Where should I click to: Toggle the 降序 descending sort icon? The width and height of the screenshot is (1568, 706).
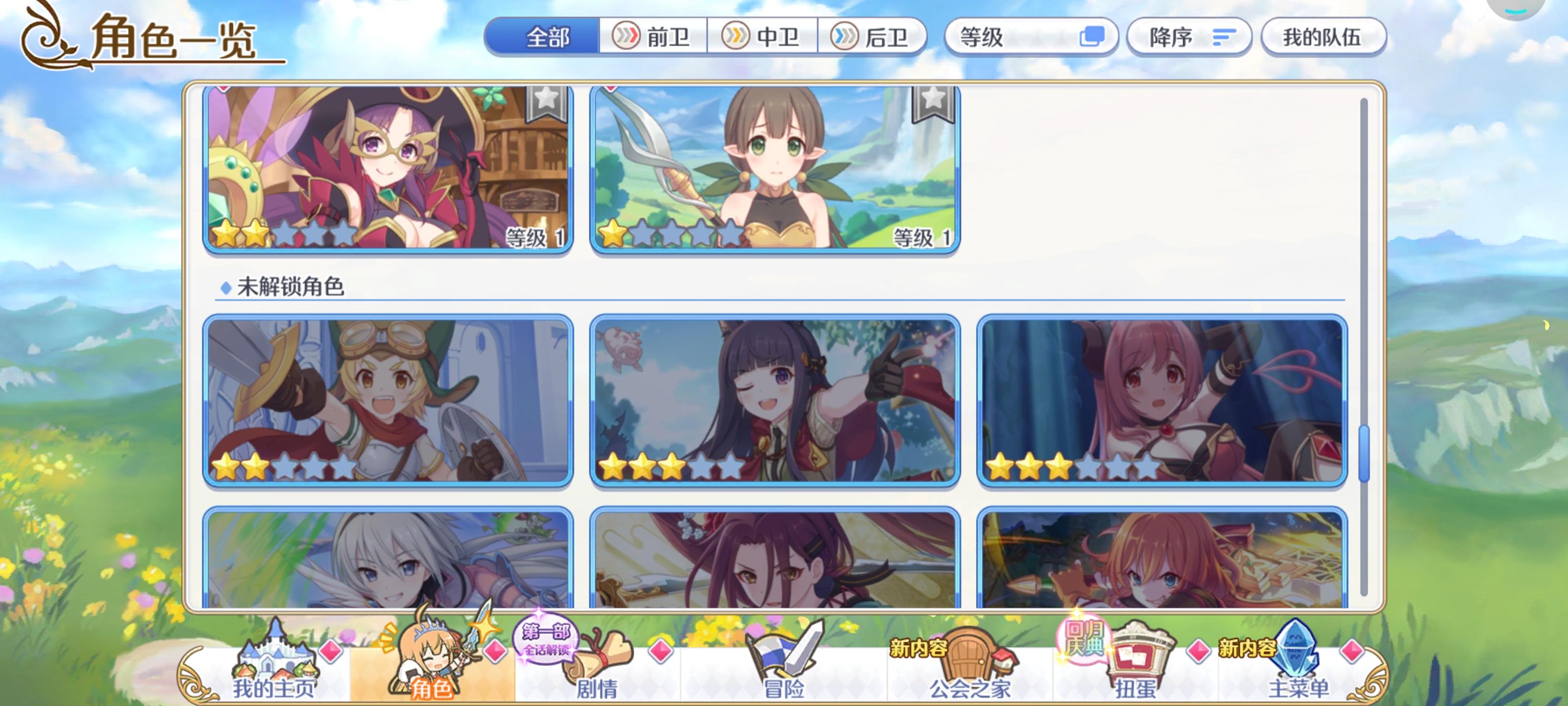point(1224,37)
